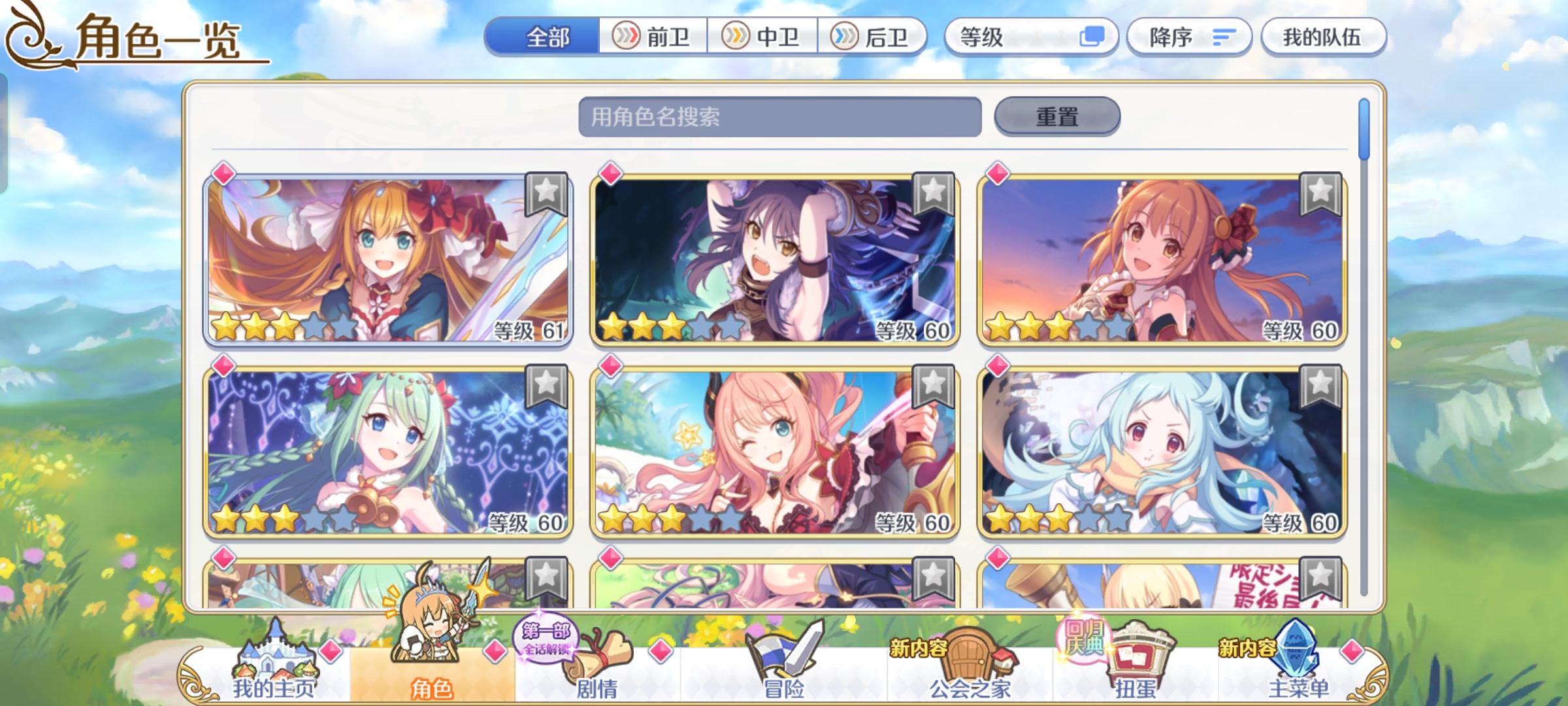The width and height of the screenshot is (1568, 706).
Task: Change sort order via 降序 control
Action: 1188,37
